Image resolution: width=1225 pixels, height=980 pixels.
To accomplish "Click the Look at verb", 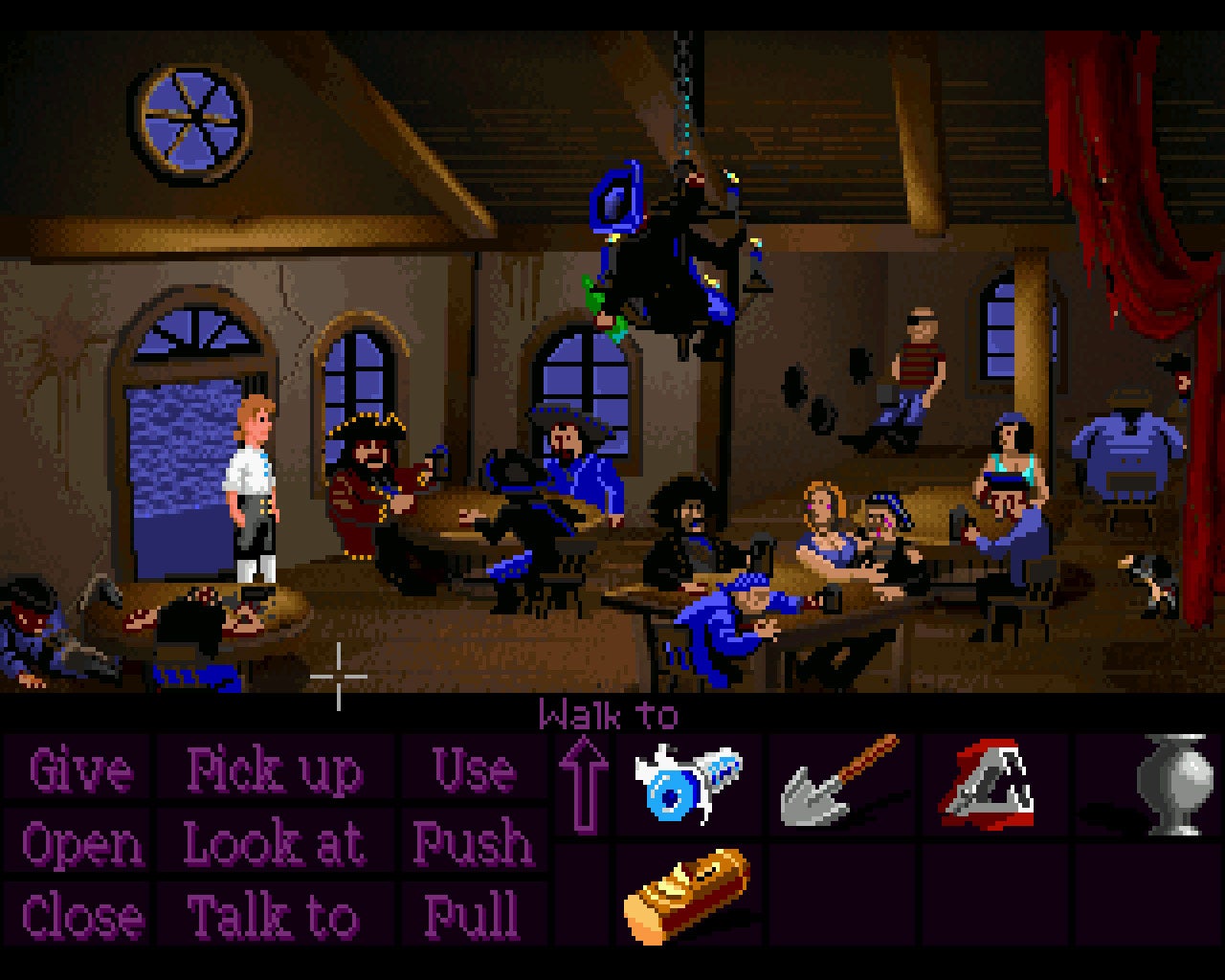I will point(276,845).
